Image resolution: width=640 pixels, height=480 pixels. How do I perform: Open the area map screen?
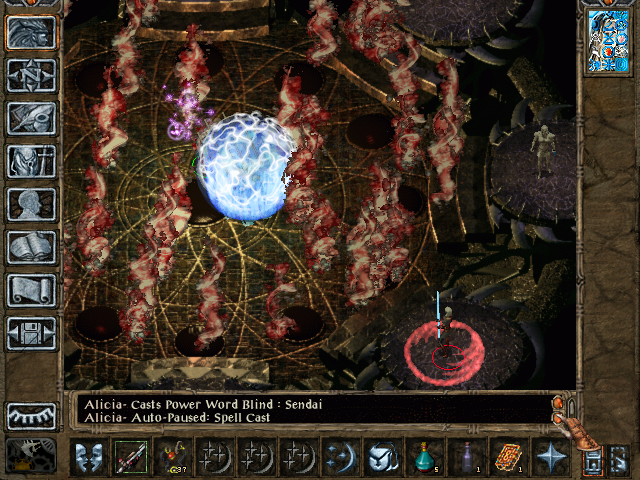pos(31,75)
